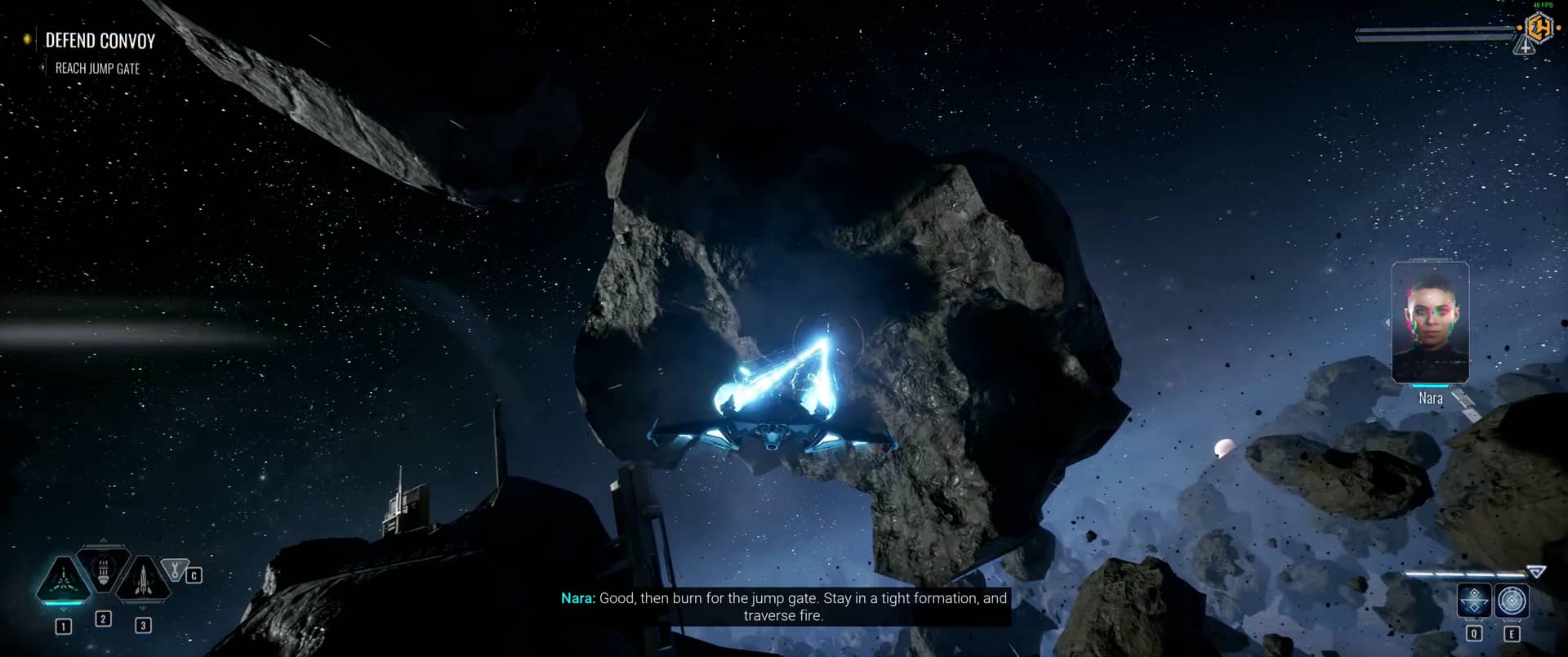1568x657 pixels.
Task: Click the triangle plus icon under emblem
Action: 1525,48
